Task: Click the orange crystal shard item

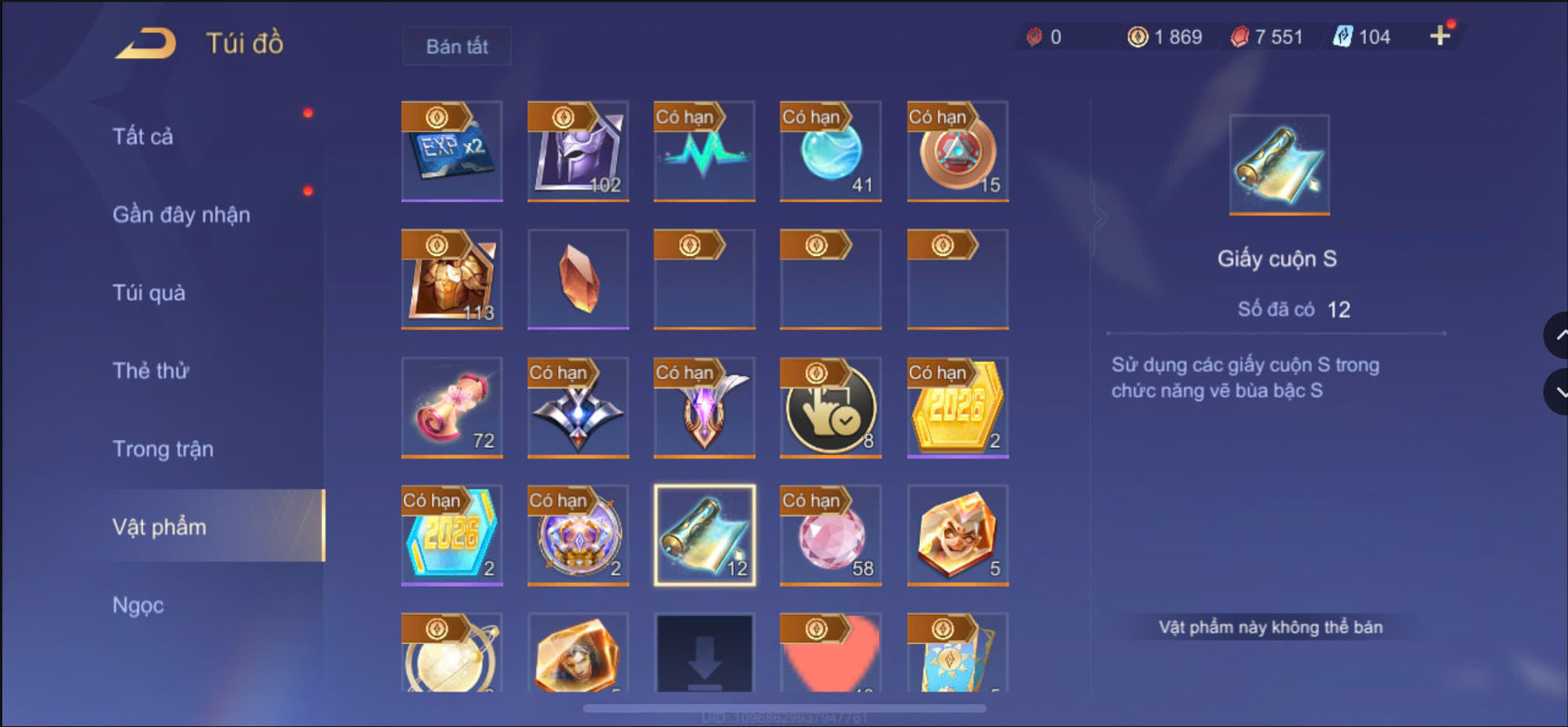Action: [x=577, y=280]
